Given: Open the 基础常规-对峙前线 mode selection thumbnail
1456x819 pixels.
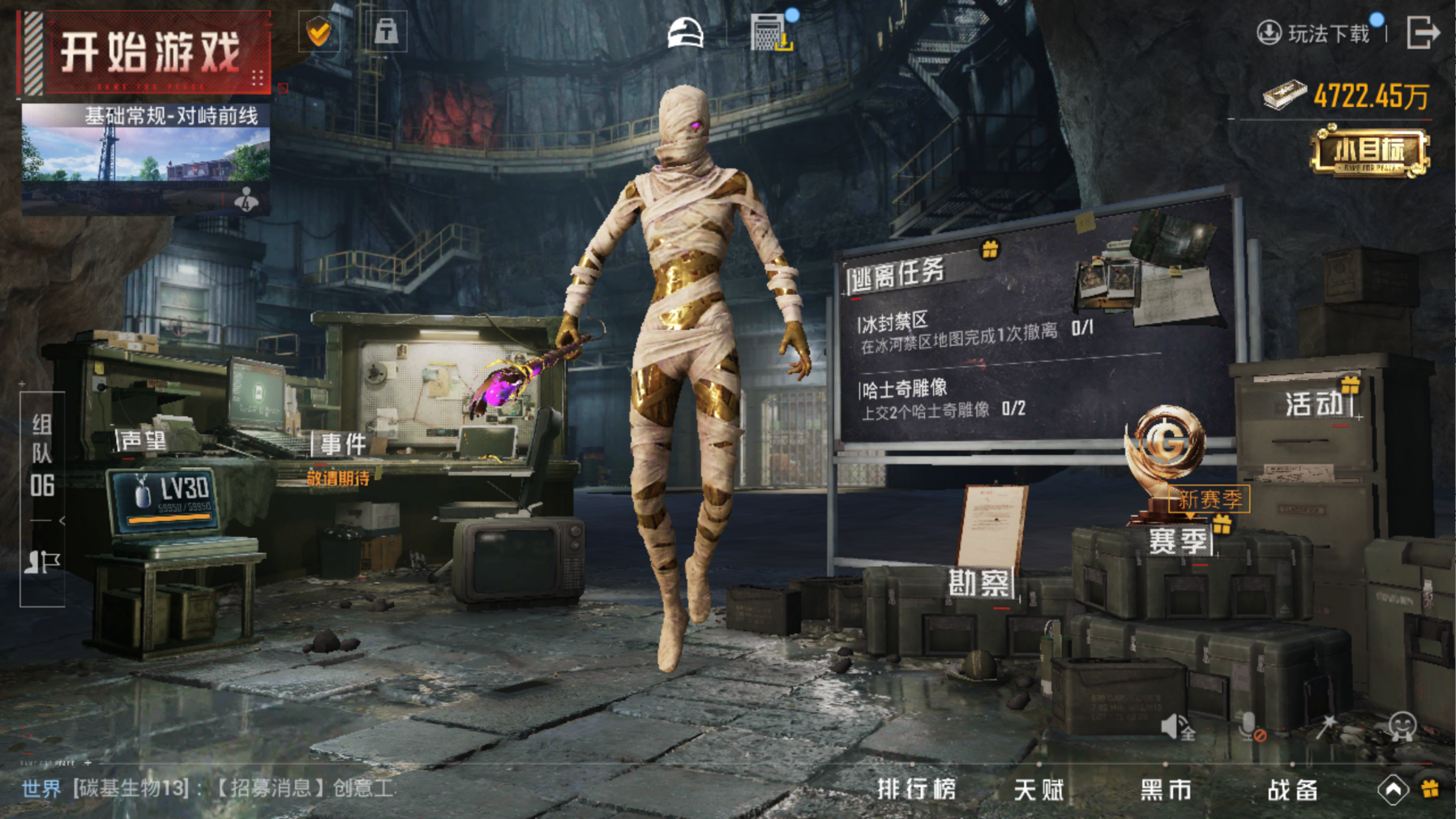Looking at the screenshot, I should [146, 158].
